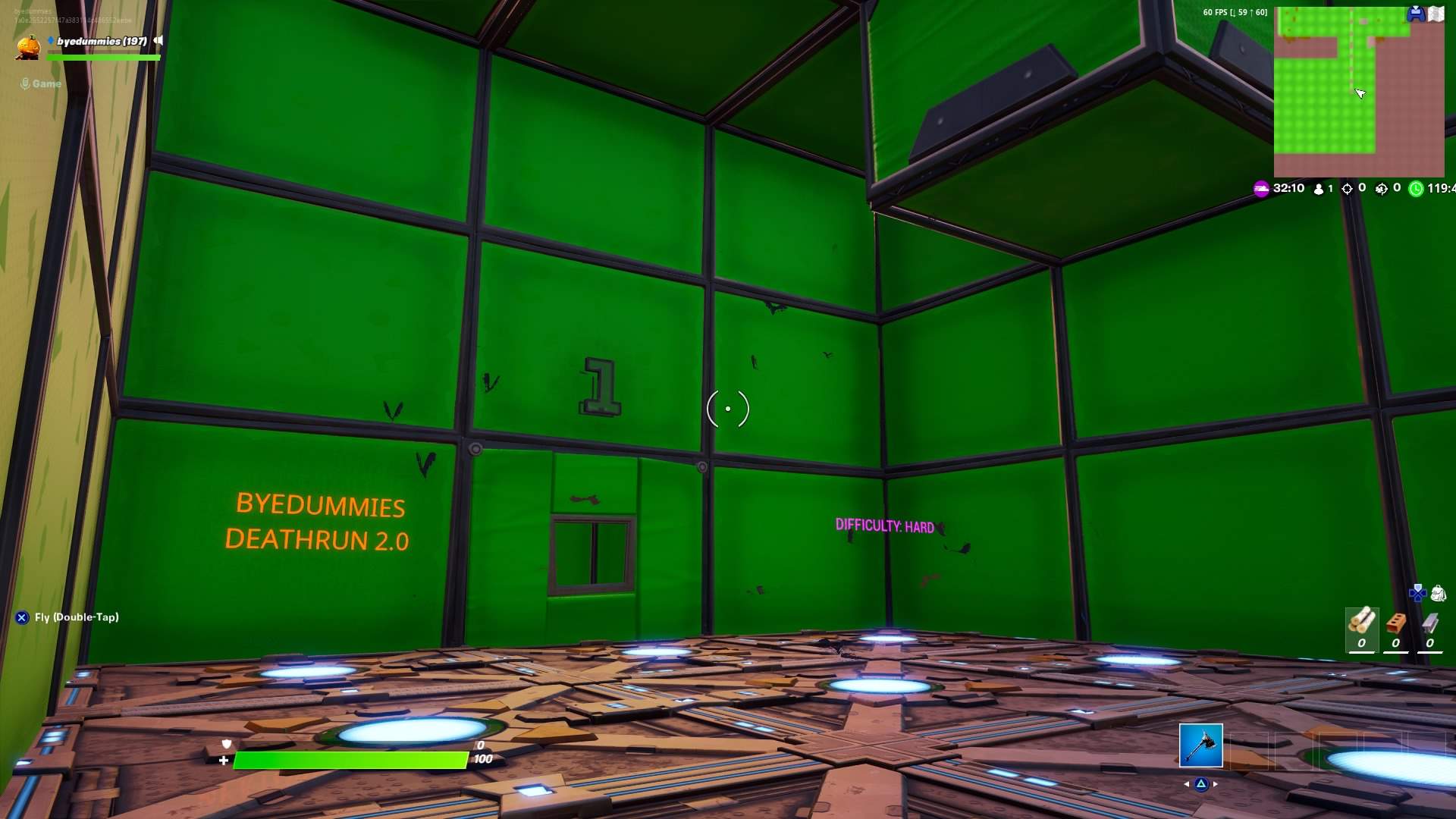Toggle the Game voice channel microphone

(x=27, y=83)
